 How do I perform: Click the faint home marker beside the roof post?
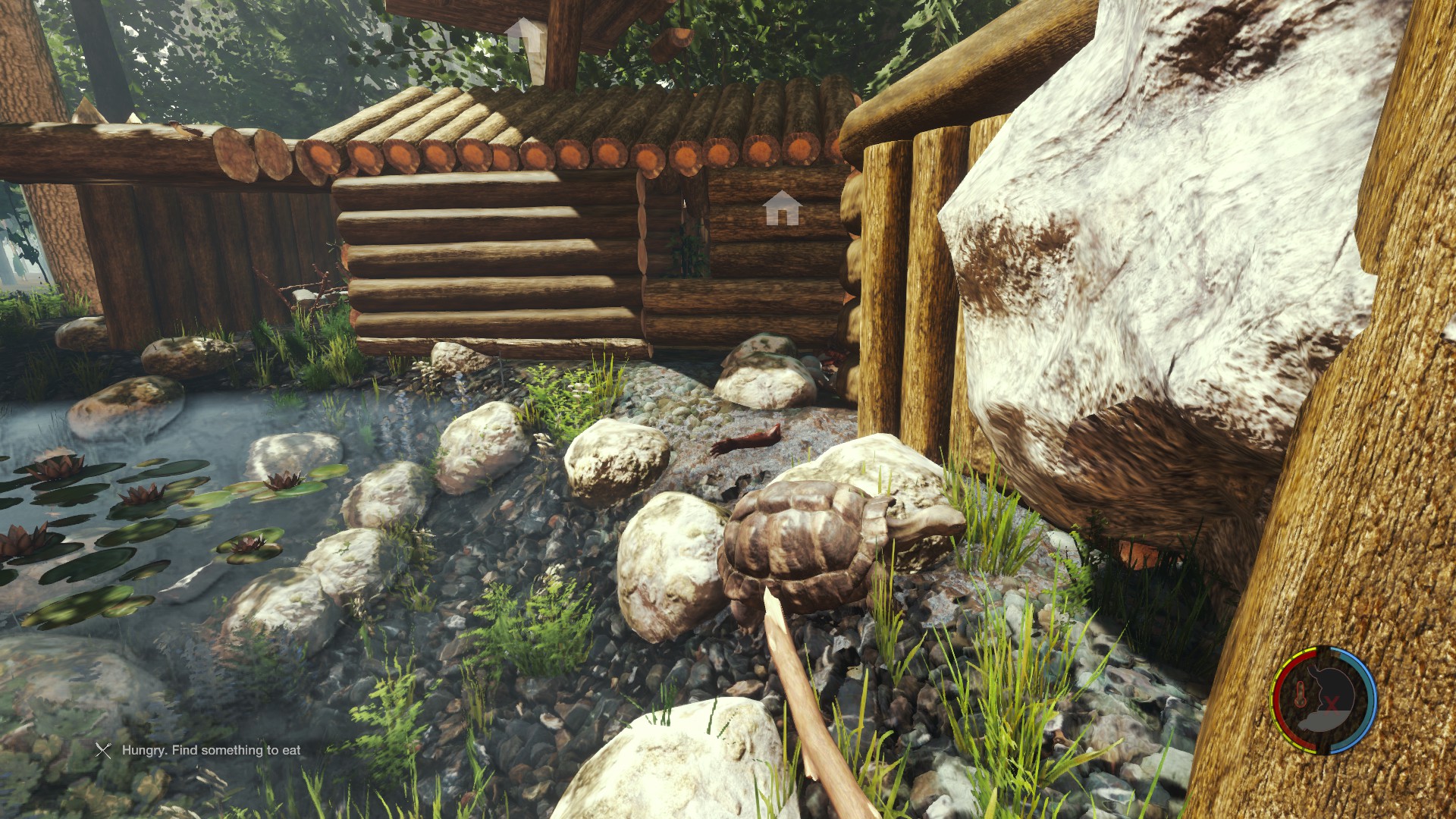pyautogui.click(x=526, y=34)
